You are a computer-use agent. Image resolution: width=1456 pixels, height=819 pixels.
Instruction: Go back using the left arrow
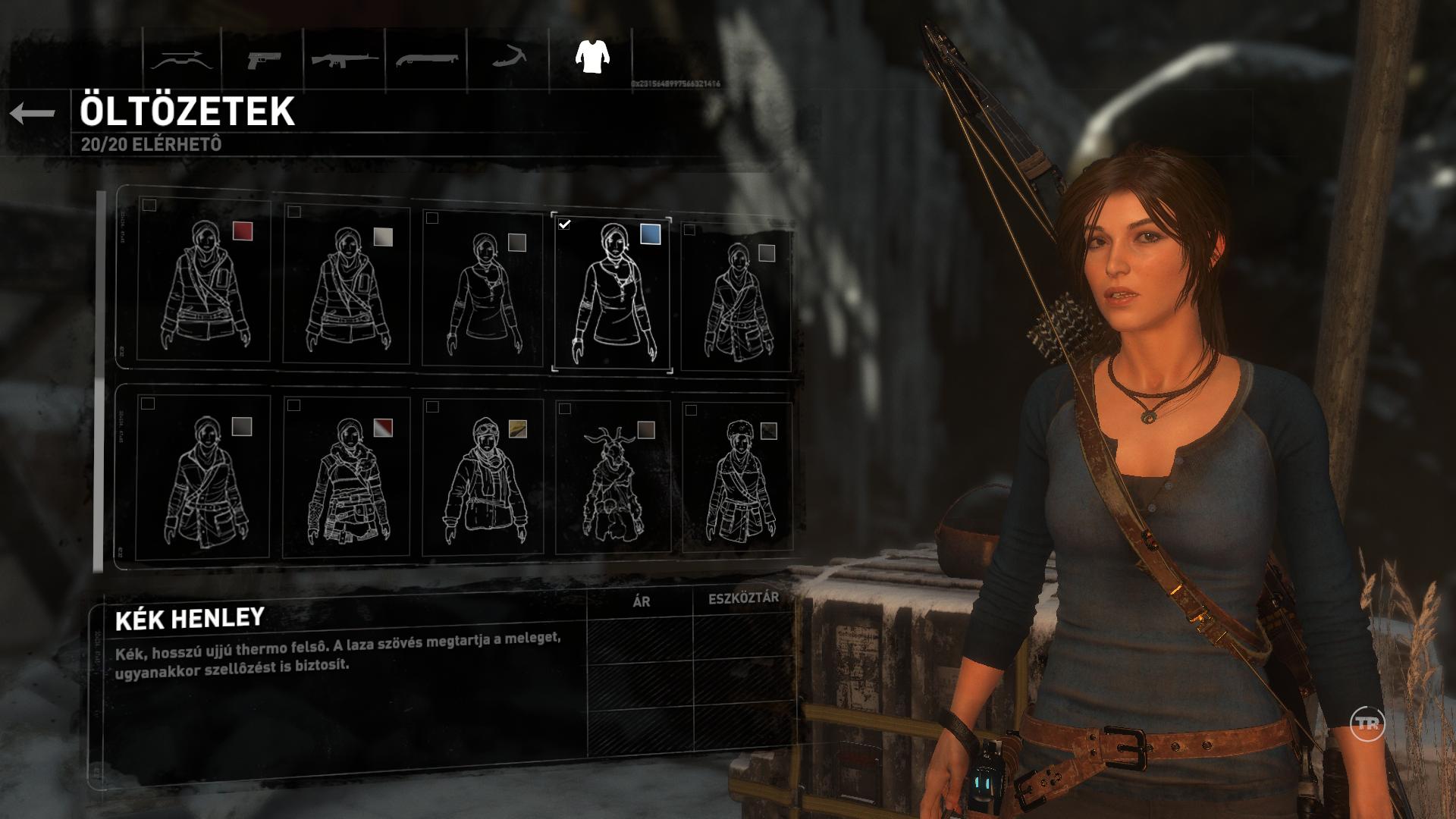click(33, 114)
